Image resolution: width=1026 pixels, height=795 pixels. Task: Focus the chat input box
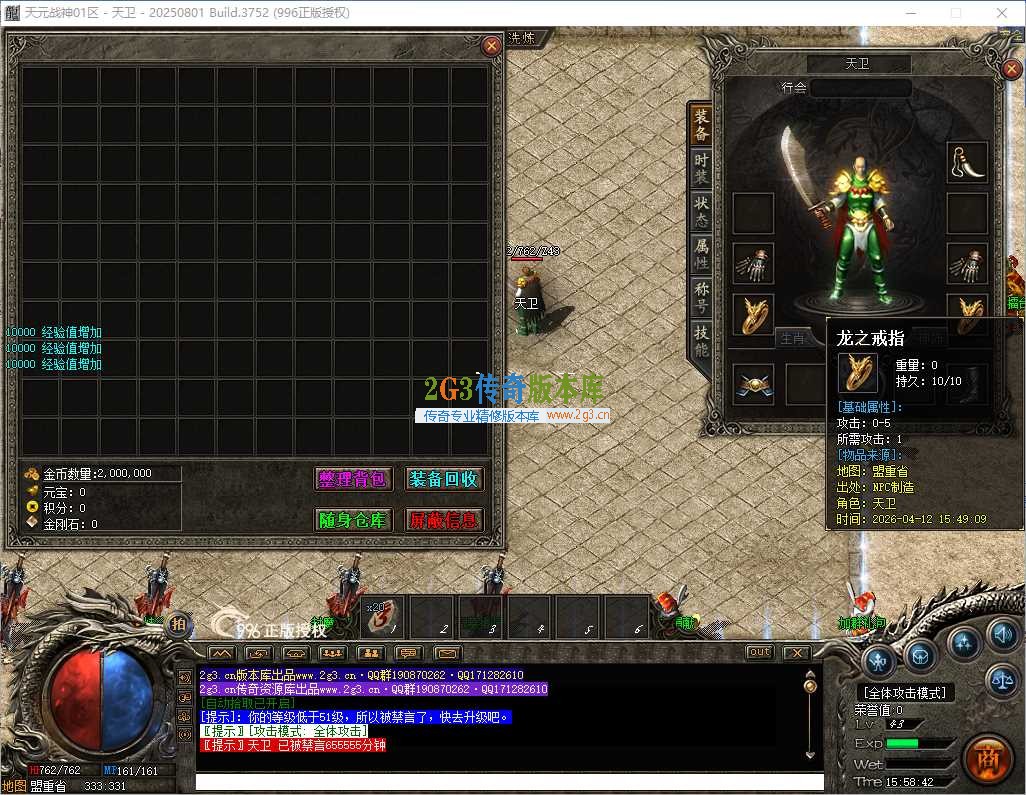coord(508,782)
